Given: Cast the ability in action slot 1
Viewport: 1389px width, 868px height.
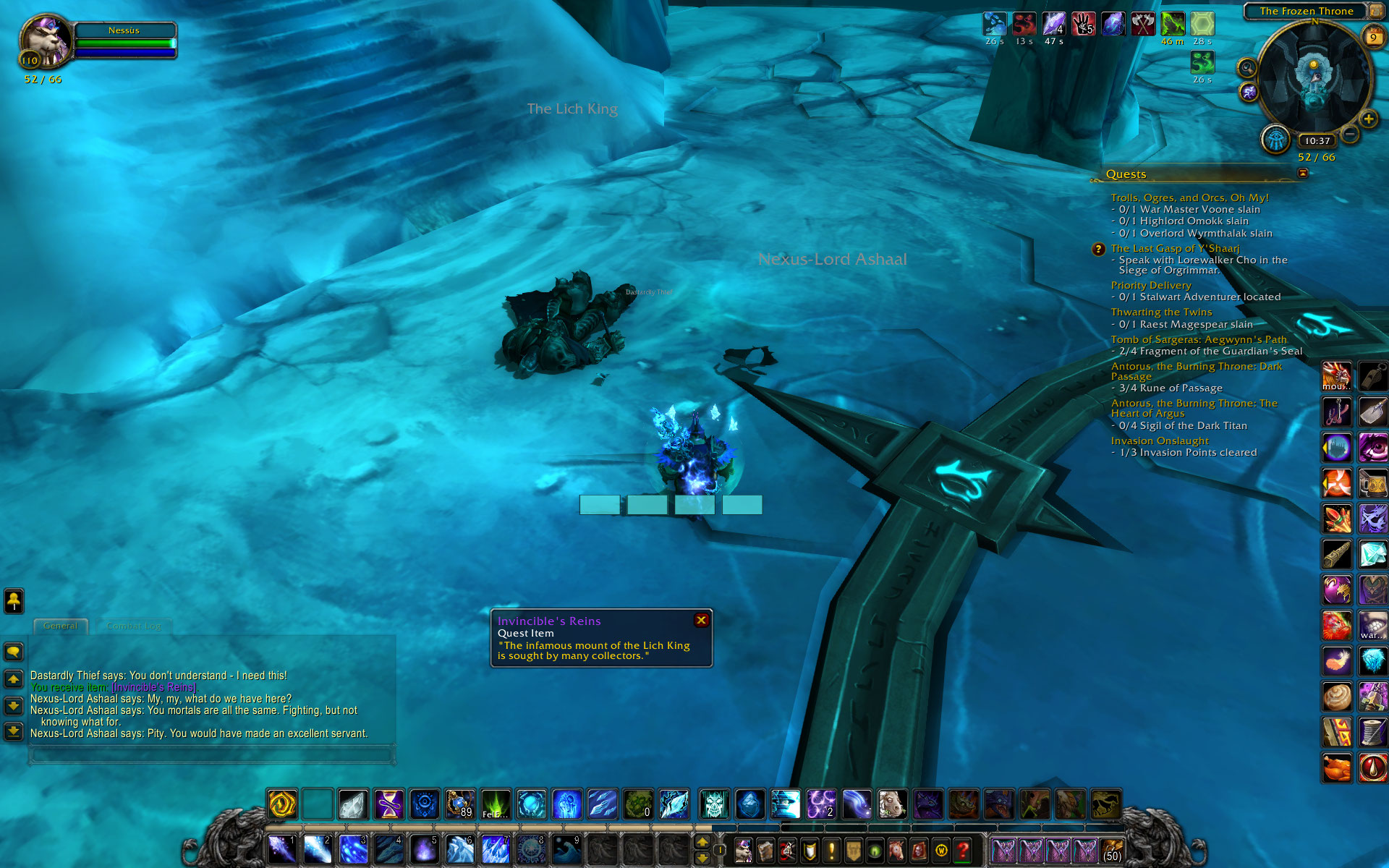Looking at the screenshot, I should pos(281,850).
